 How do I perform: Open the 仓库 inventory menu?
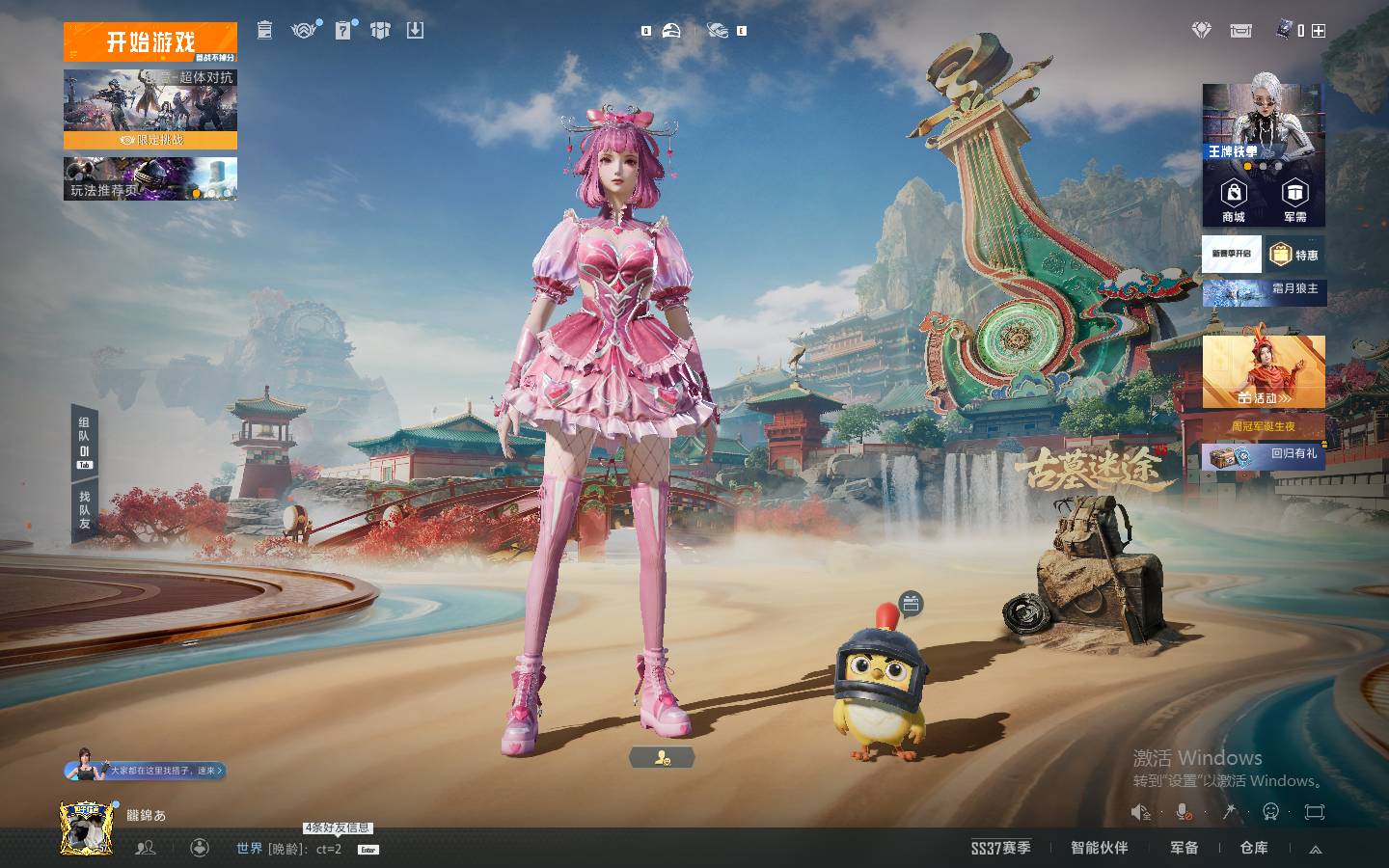pyautogui.click(x=1253, y=848)
